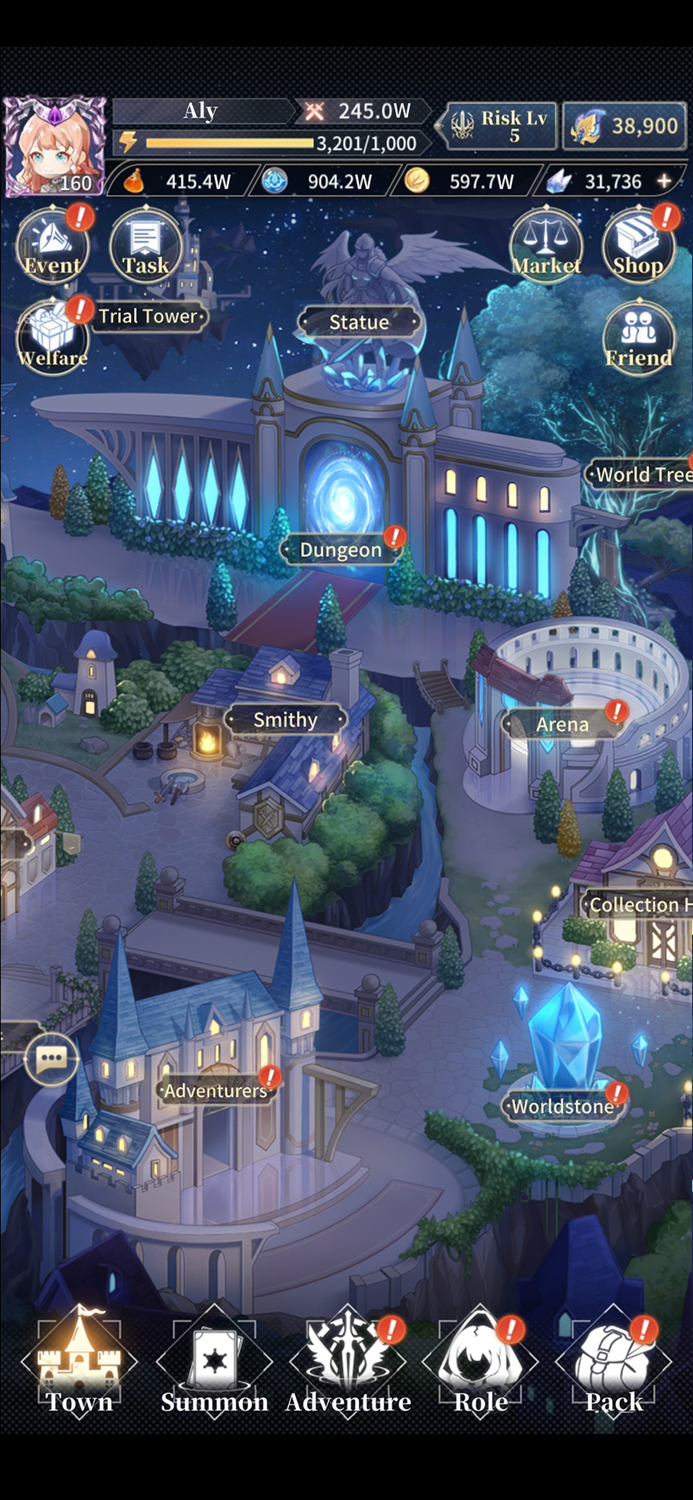Open the Role tab
Image resolution: width=693 pixels, height=1500 pixels.
point(481,1365)
